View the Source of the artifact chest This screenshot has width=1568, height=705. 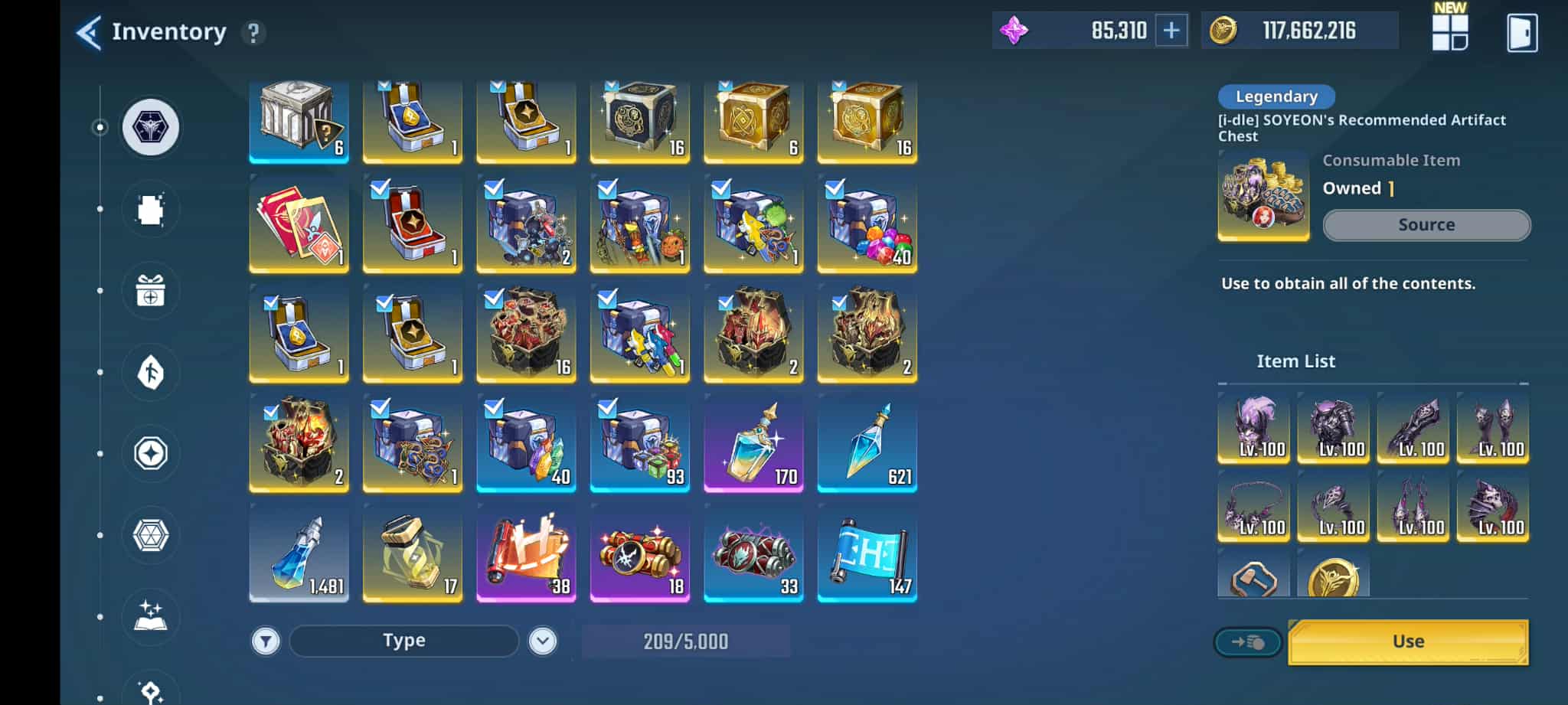[1426, 225]
